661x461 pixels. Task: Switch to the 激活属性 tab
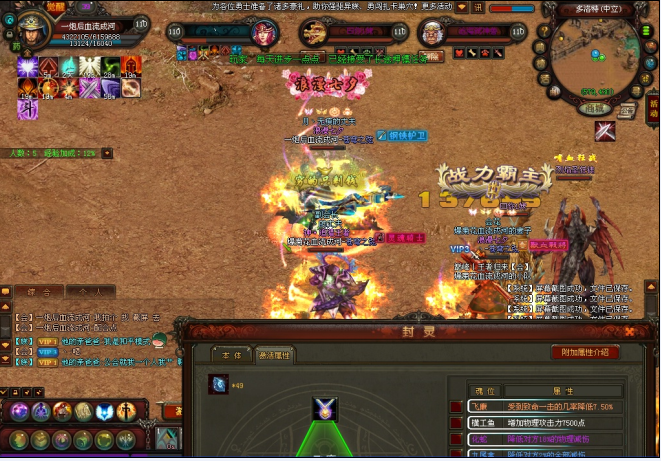click(x=276, y=354)
